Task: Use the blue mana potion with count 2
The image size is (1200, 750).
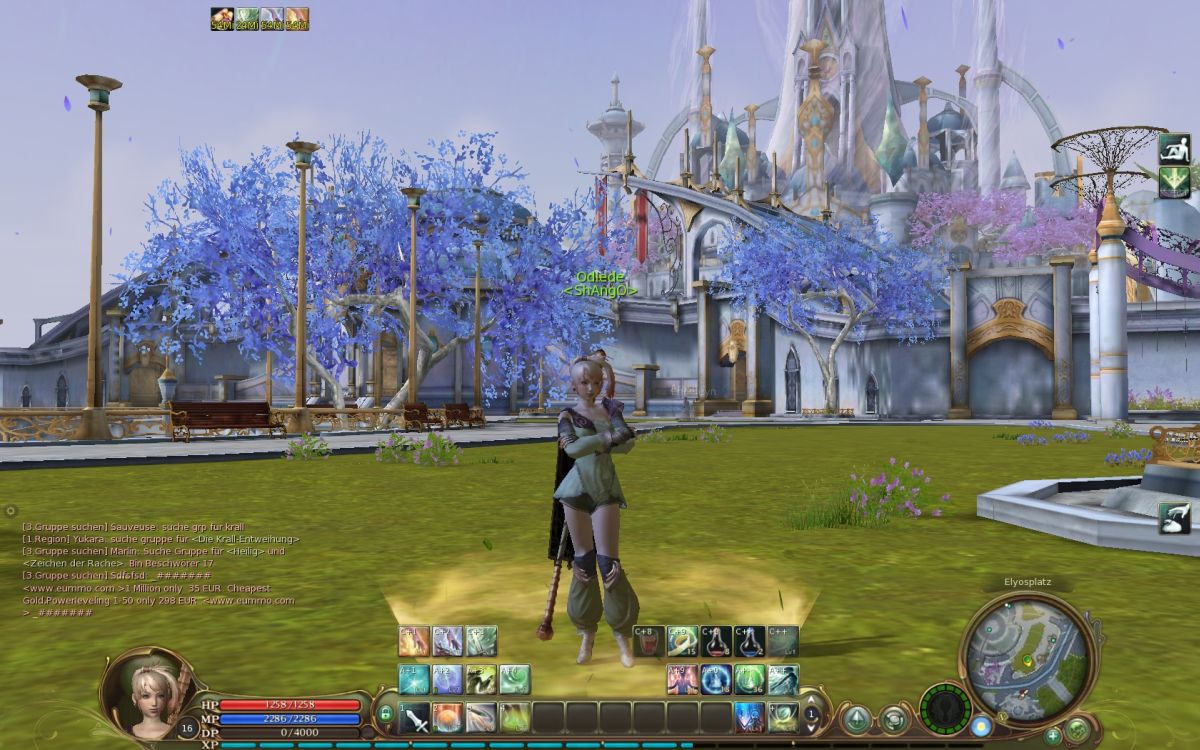Action: click(x=749, y=641)
